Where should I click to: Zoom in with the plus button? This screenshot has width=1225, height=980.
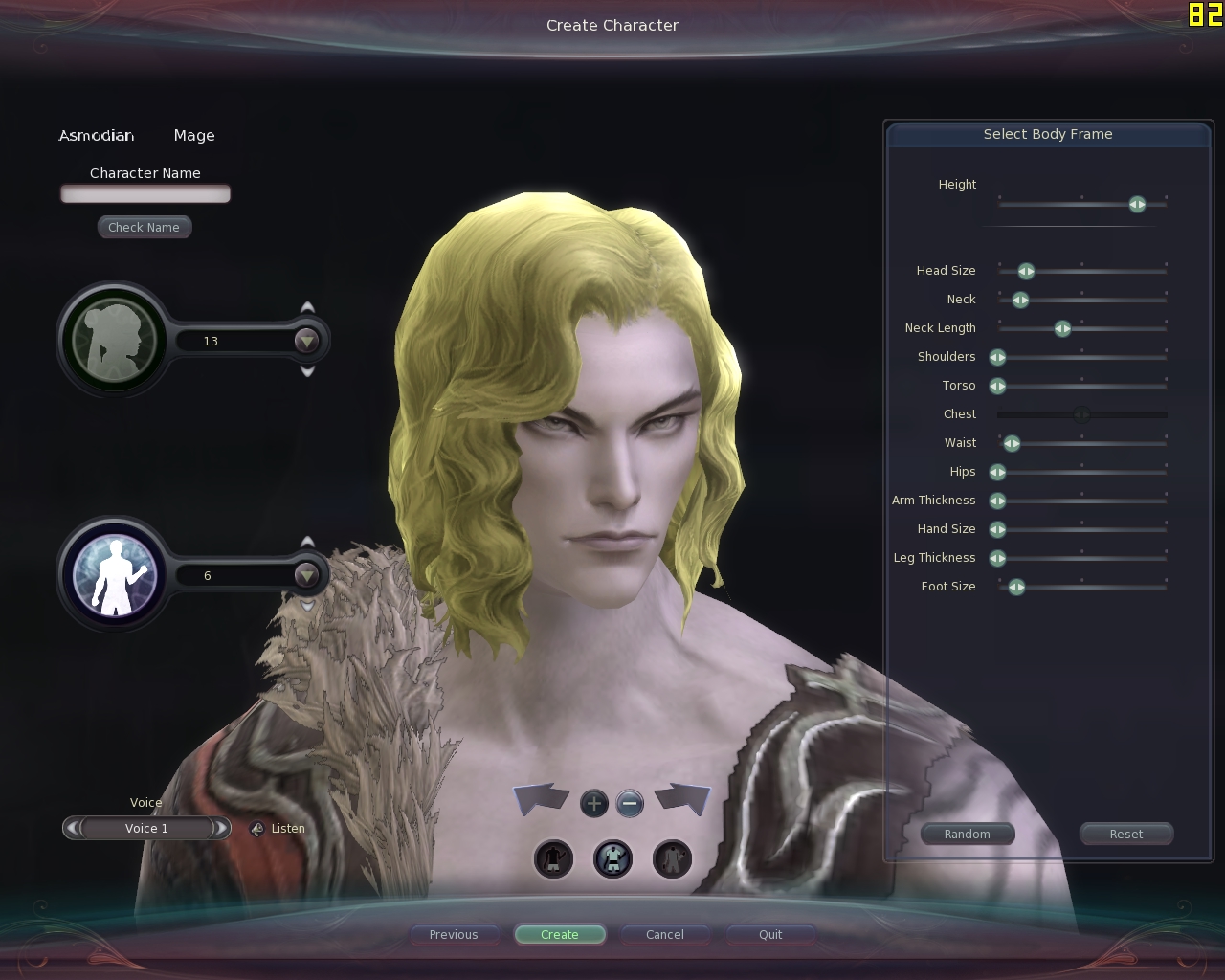coord(594,803)
